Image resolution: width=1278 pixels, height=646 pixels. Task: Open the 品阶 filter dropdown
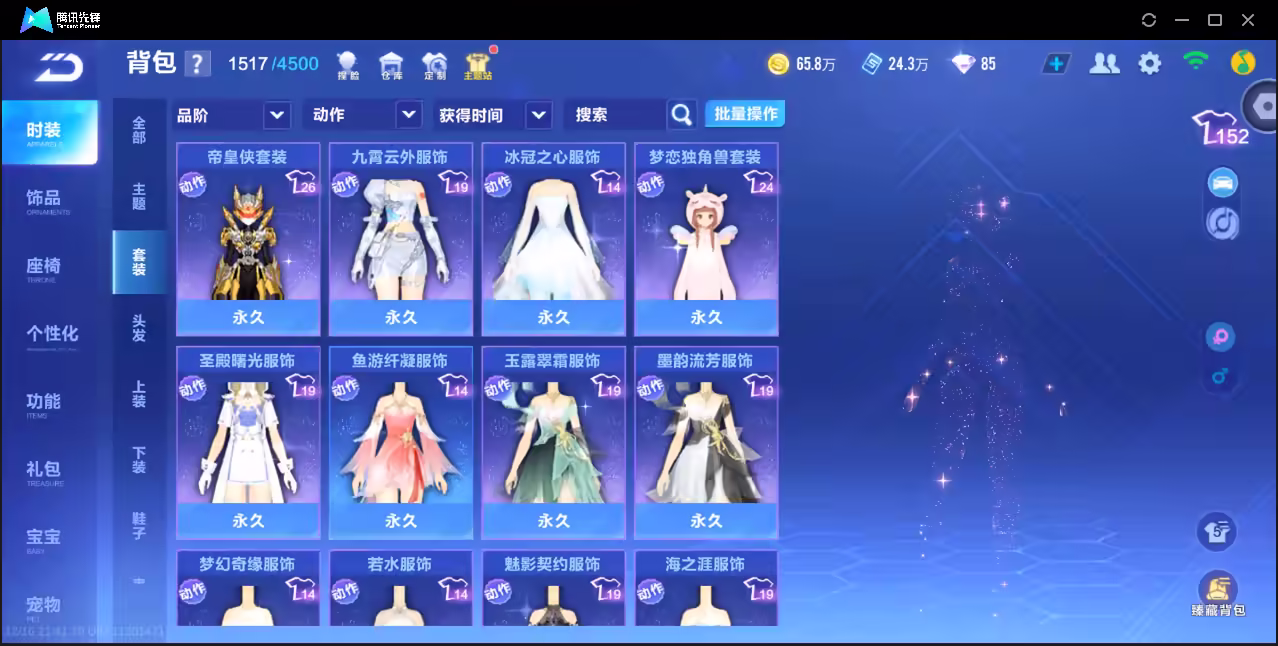pyautogui.click(x=232, y=115)
